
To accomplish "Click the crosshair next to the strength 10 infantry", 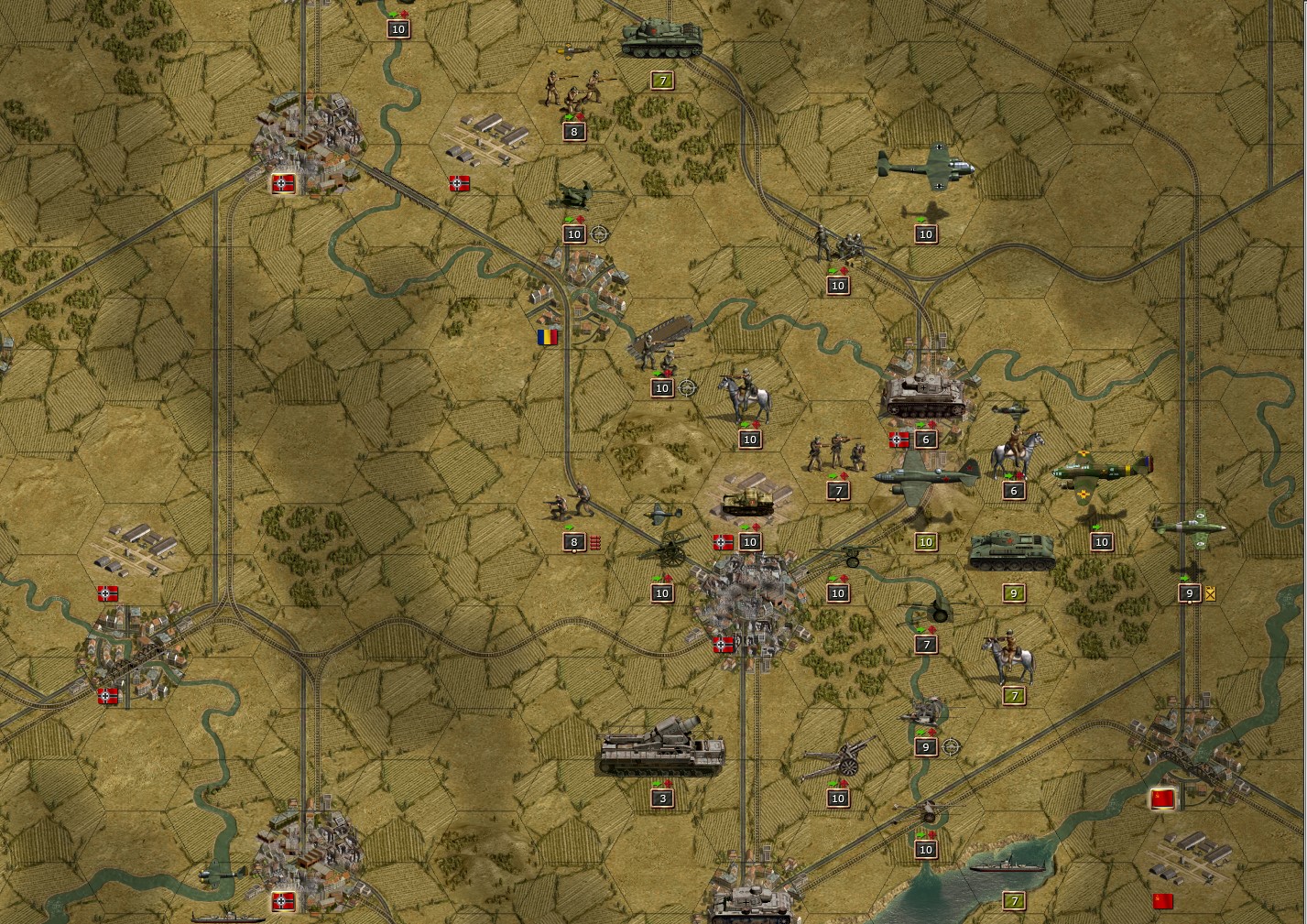I will pyautogui.click(x=600, y=234).
